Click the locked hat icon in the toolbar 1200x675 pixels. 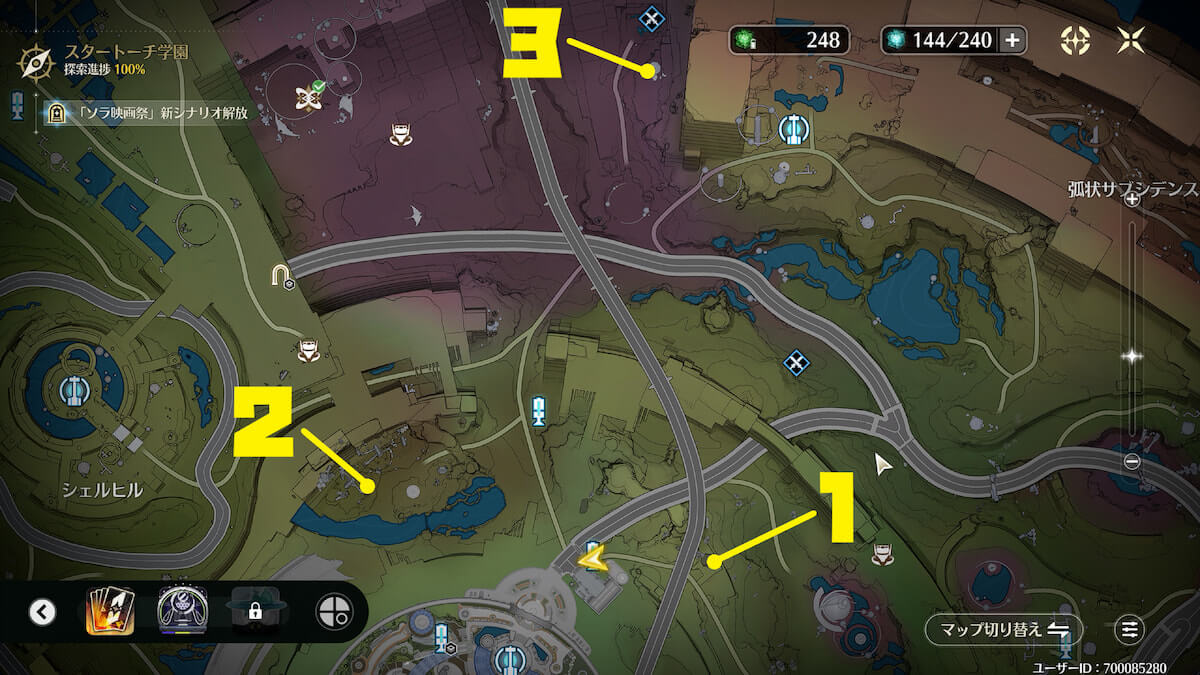pyautogui.click(x=254, y=610)
